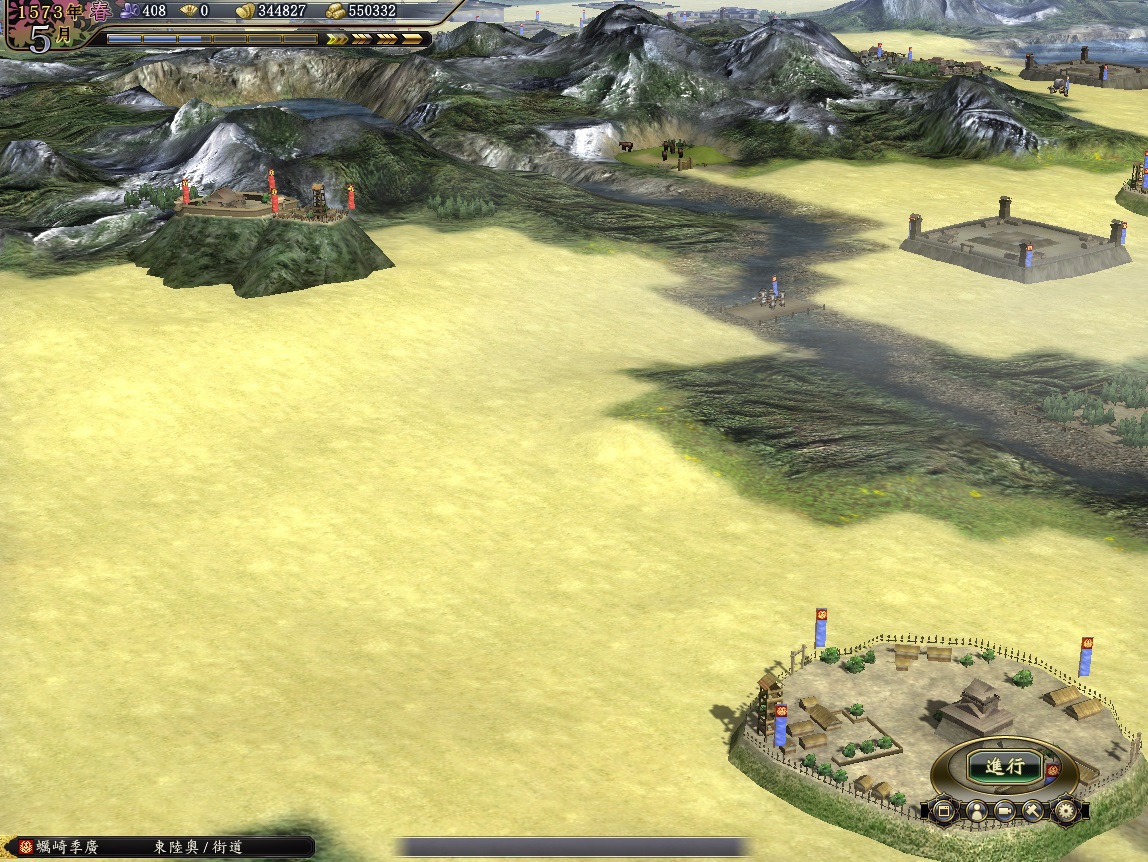Viewport: 1148px width, 862px height.
Task: Click the green 進行 proceed button
Action: coord(1003,767)
